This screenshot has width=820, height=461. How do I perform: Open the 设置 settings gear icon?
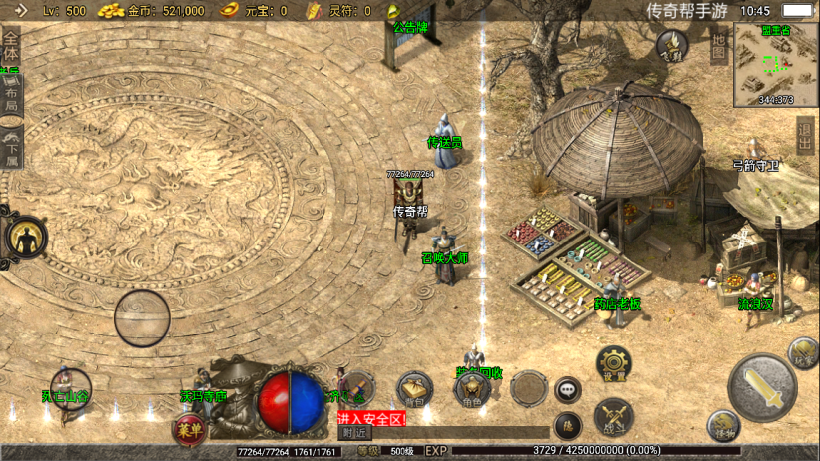(x=614, y=364)
